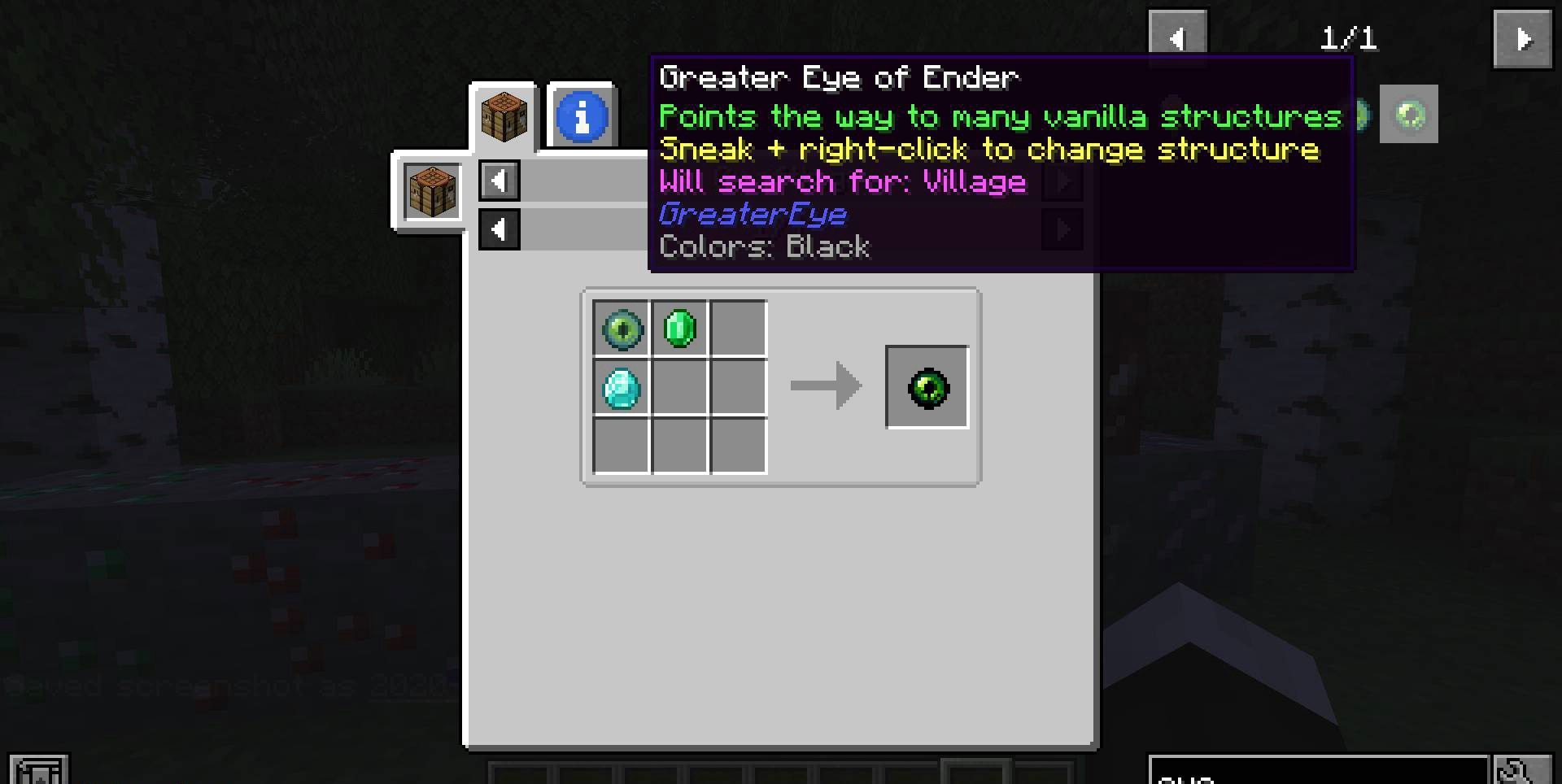
Task: Go to the next item list page
Action: [x=1522, y=38]
